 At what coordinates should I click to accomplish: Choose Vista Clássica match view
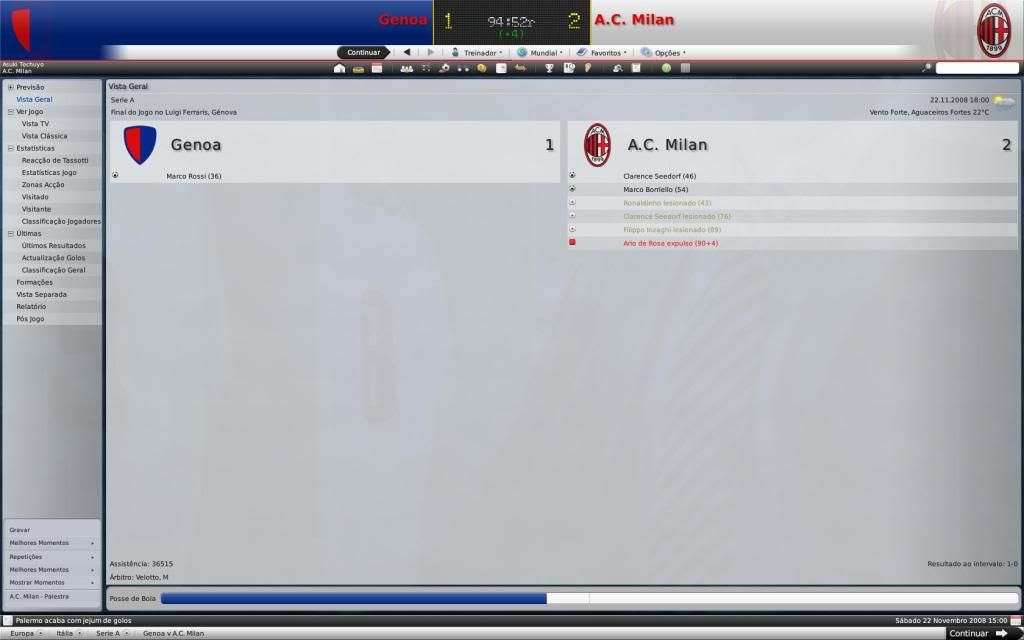click(44, 136)
